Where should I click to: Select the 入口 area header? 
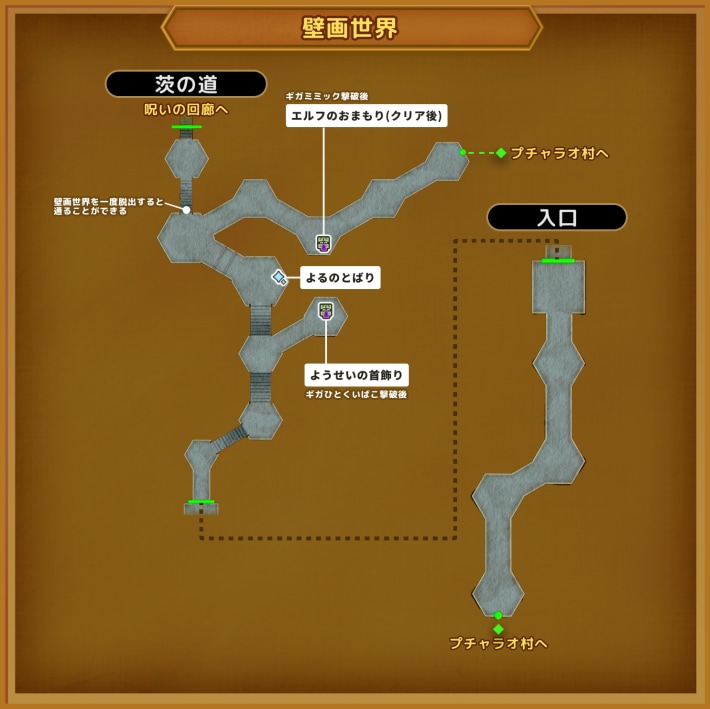pos(556,217)
